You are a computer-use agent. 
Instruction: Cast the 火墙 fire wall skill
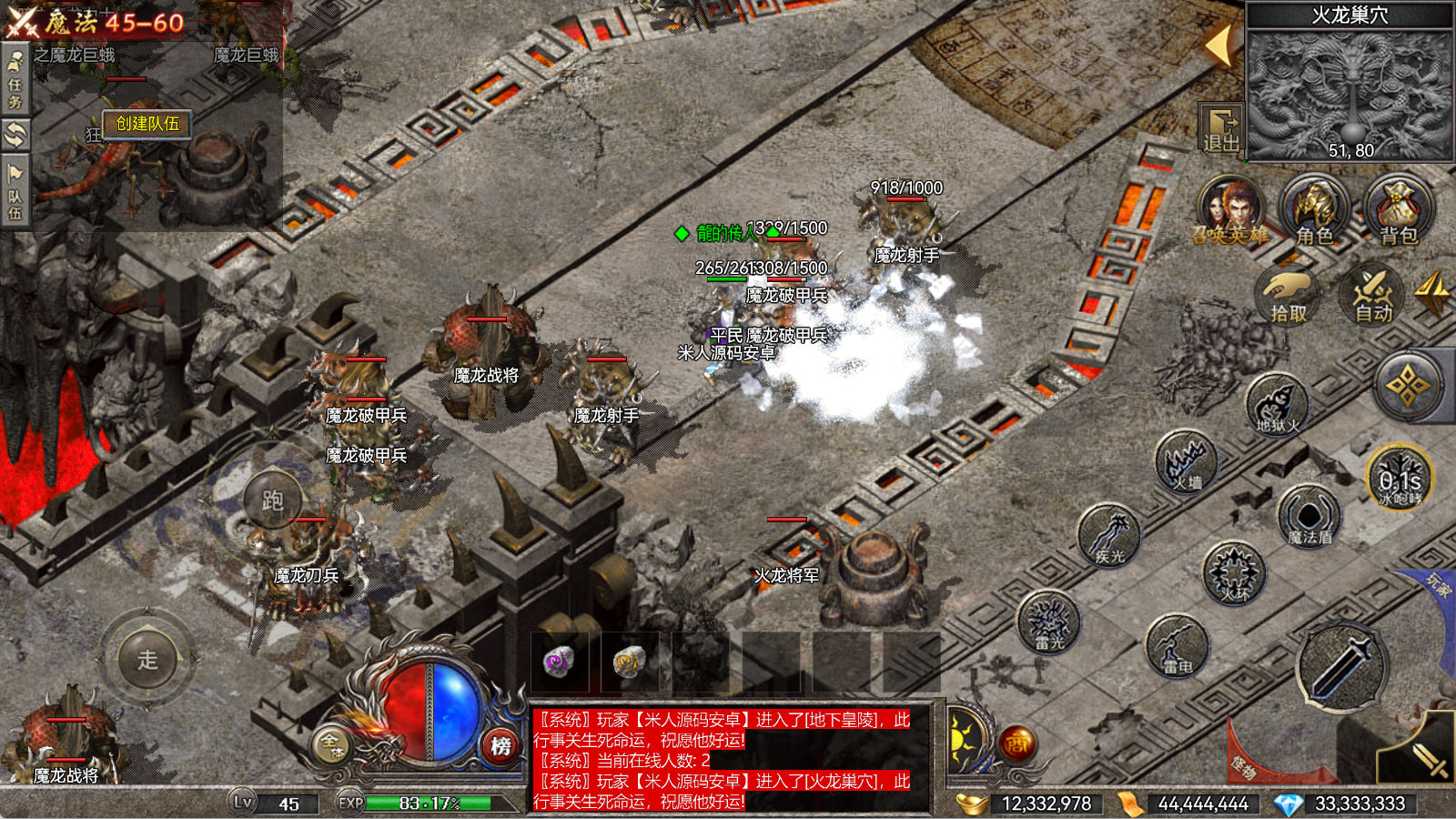point(1187,462)
